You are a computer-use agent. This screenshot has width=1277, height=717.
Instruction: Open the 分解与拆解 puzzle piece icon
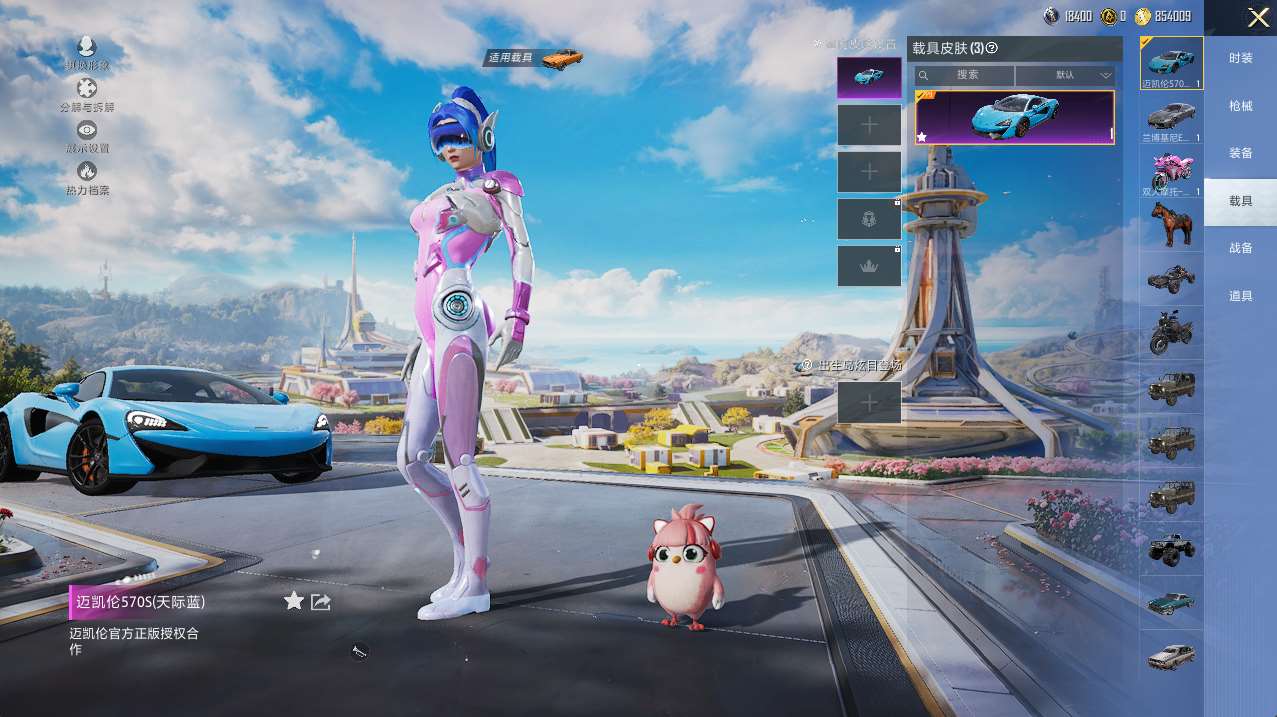(87, 89)
